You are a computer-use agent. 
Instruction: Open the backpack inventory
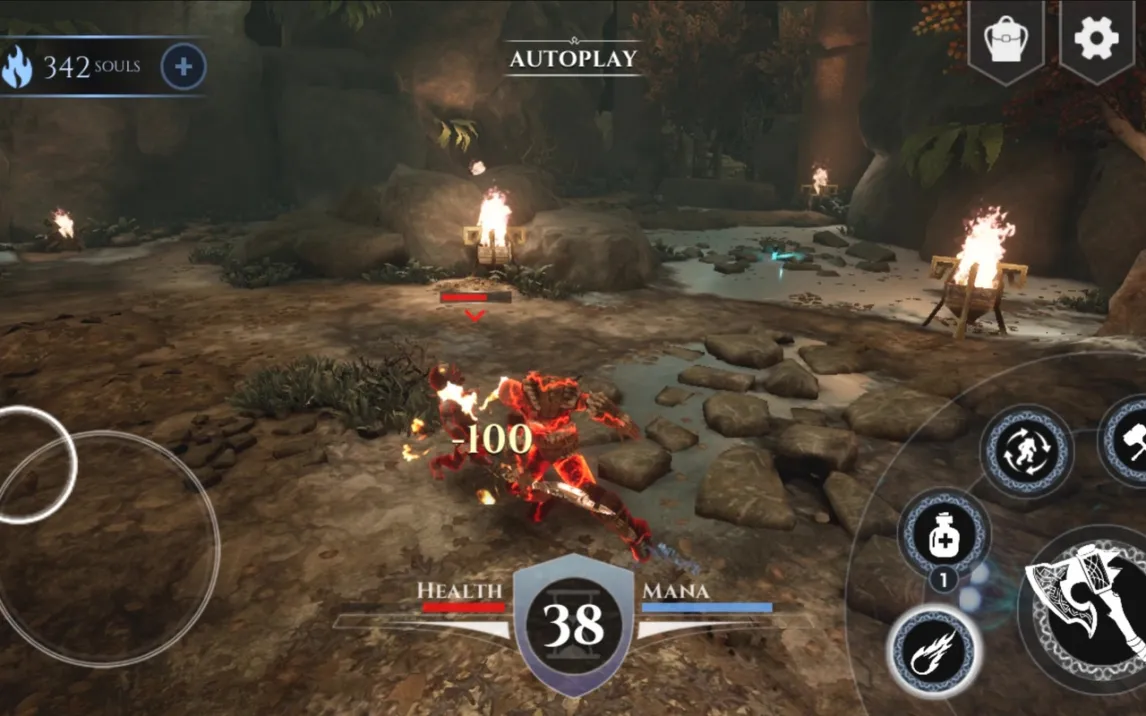click(x=1005, y=40)
